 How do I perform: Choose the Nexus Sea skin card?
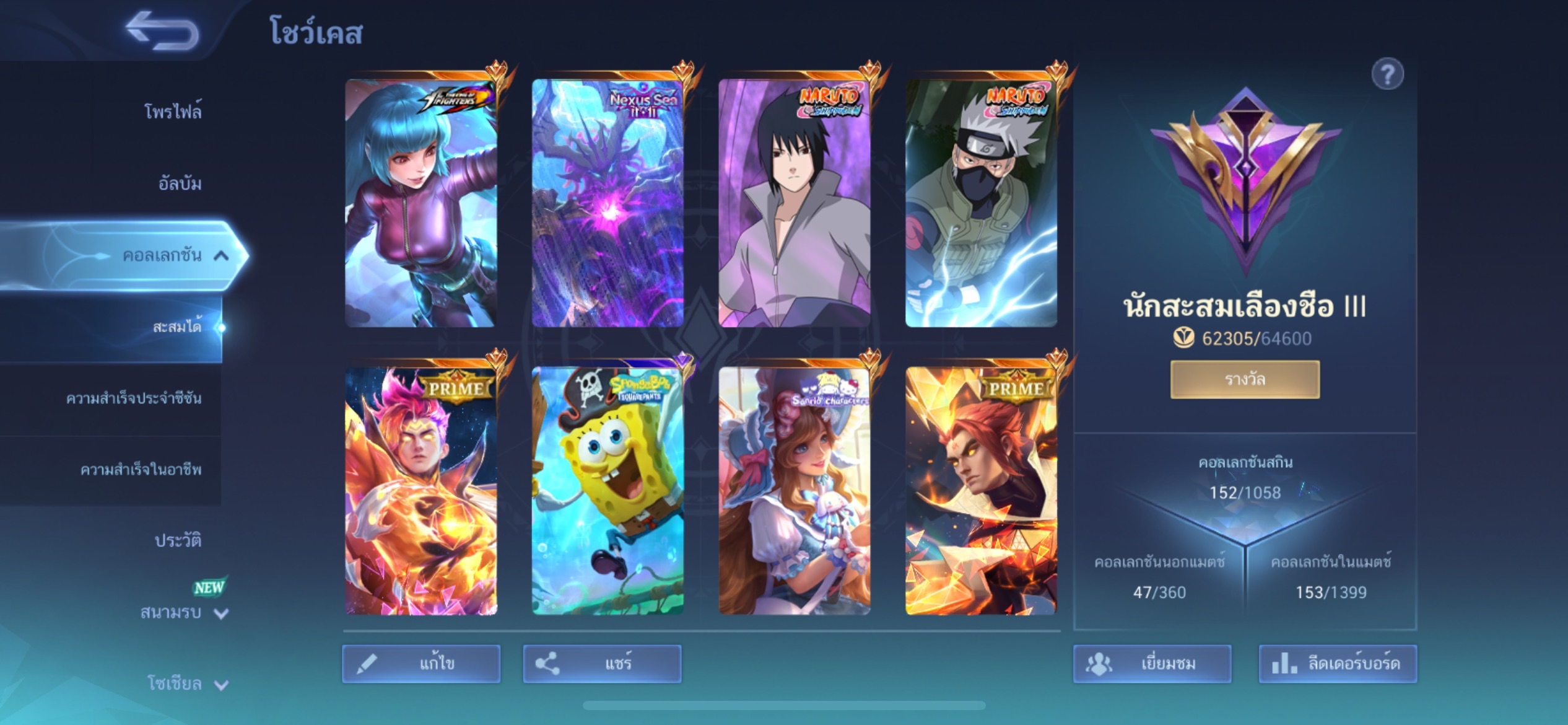[x=608, y=203]
